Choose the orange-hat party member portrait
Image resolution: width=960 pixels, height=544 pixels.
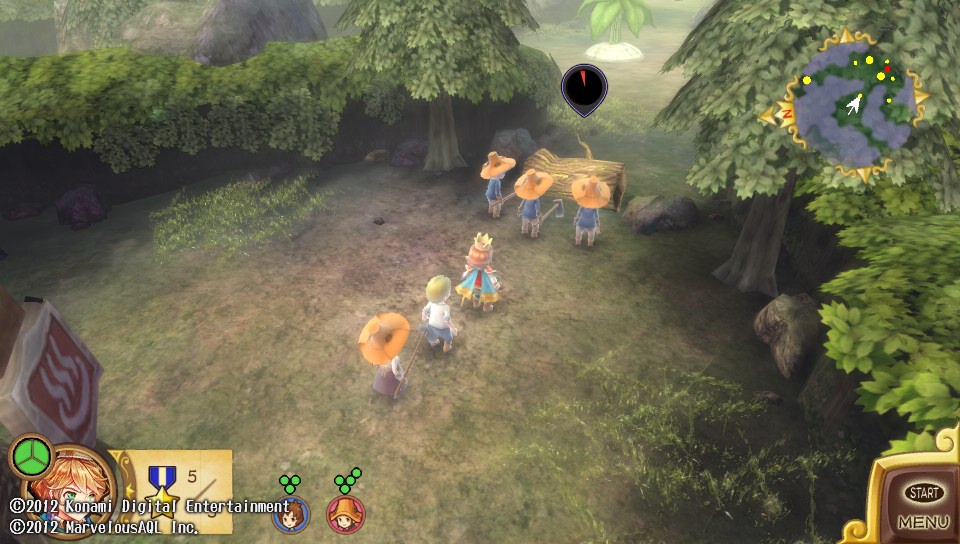pos(346,514)
